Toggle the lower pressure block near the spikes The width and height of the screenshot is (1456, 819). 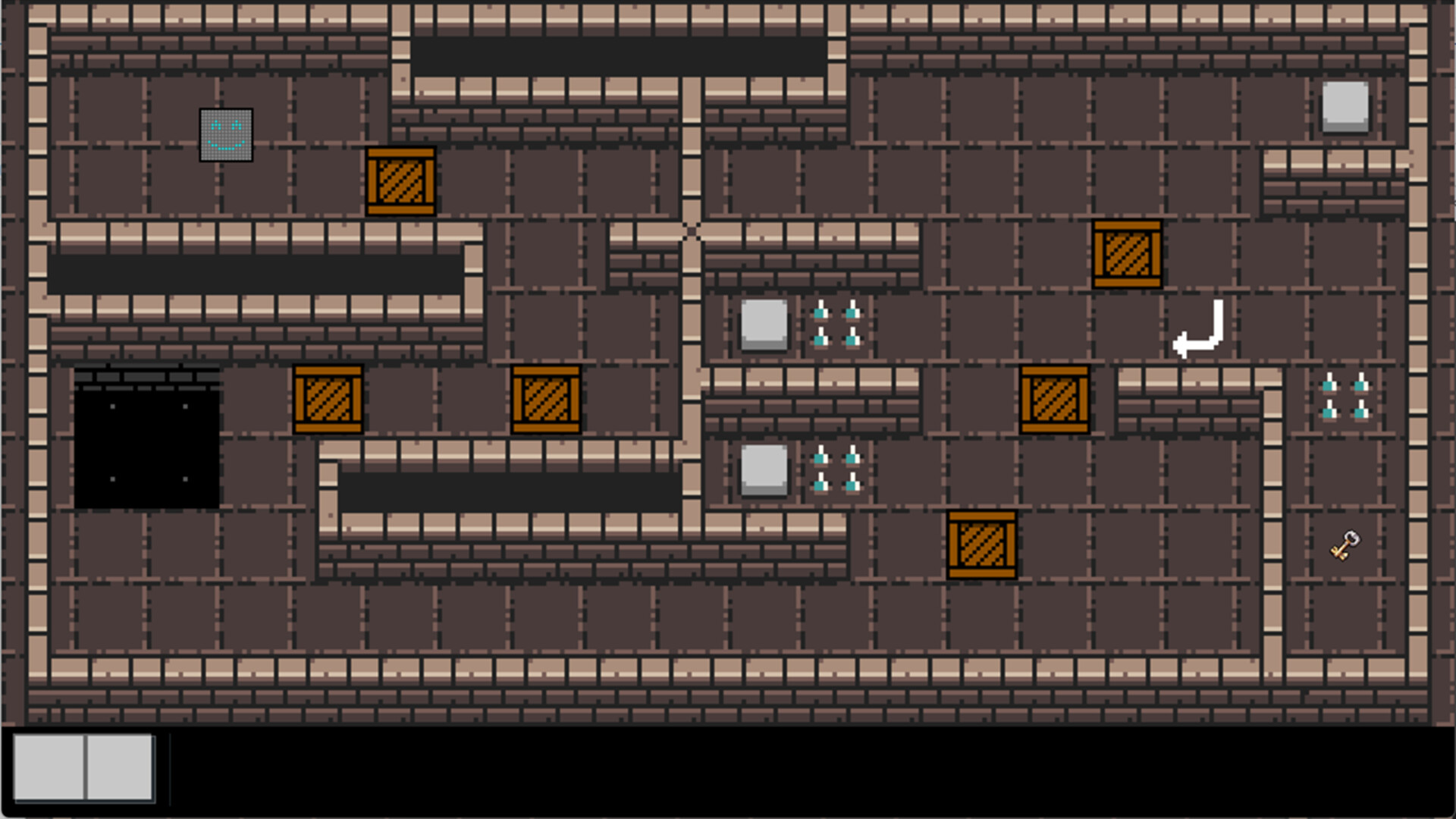(x=763, y=469)
